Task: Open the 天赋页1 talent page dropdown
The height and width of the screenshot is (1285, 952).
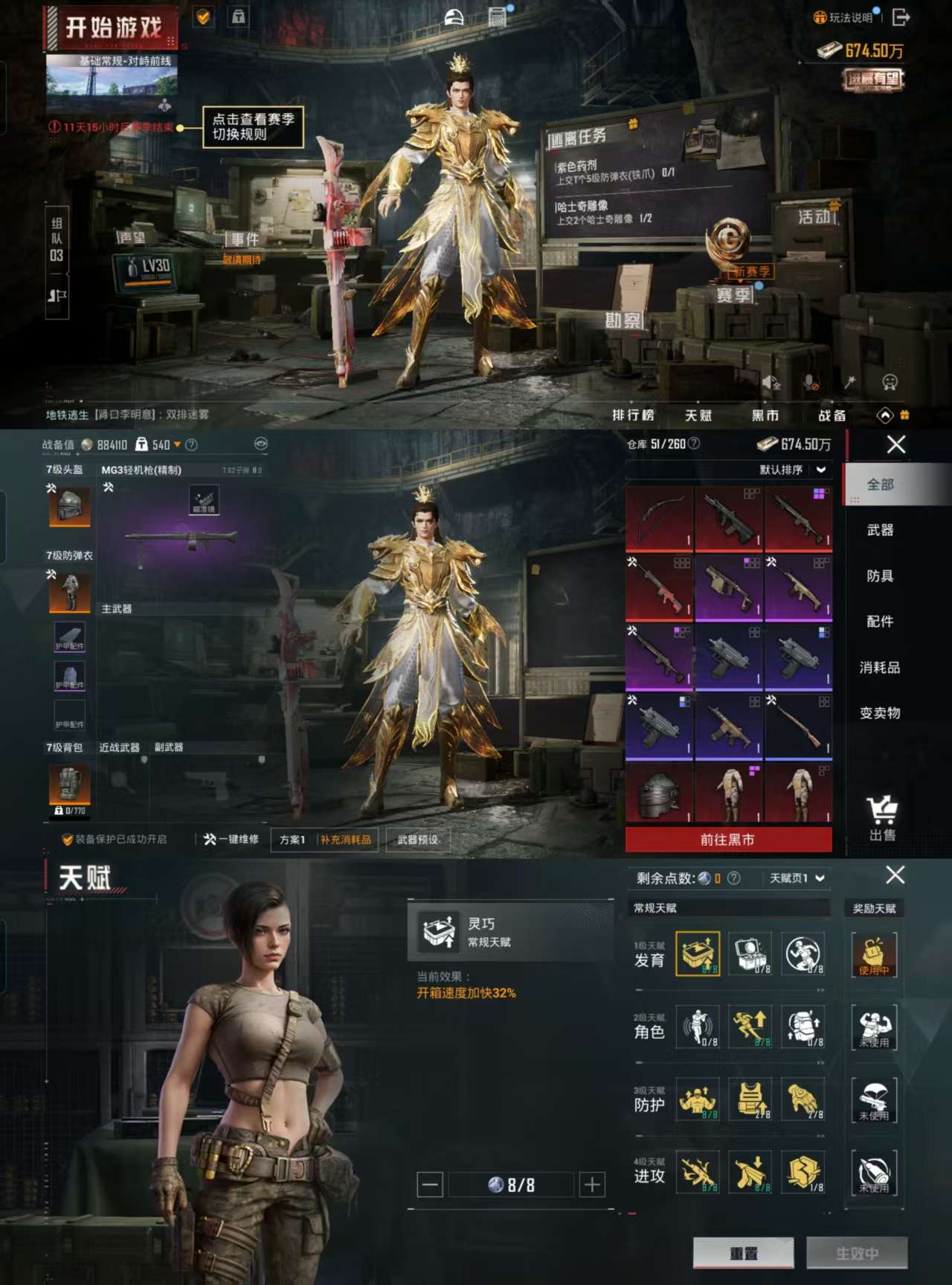Action: [x=797, y=878]
